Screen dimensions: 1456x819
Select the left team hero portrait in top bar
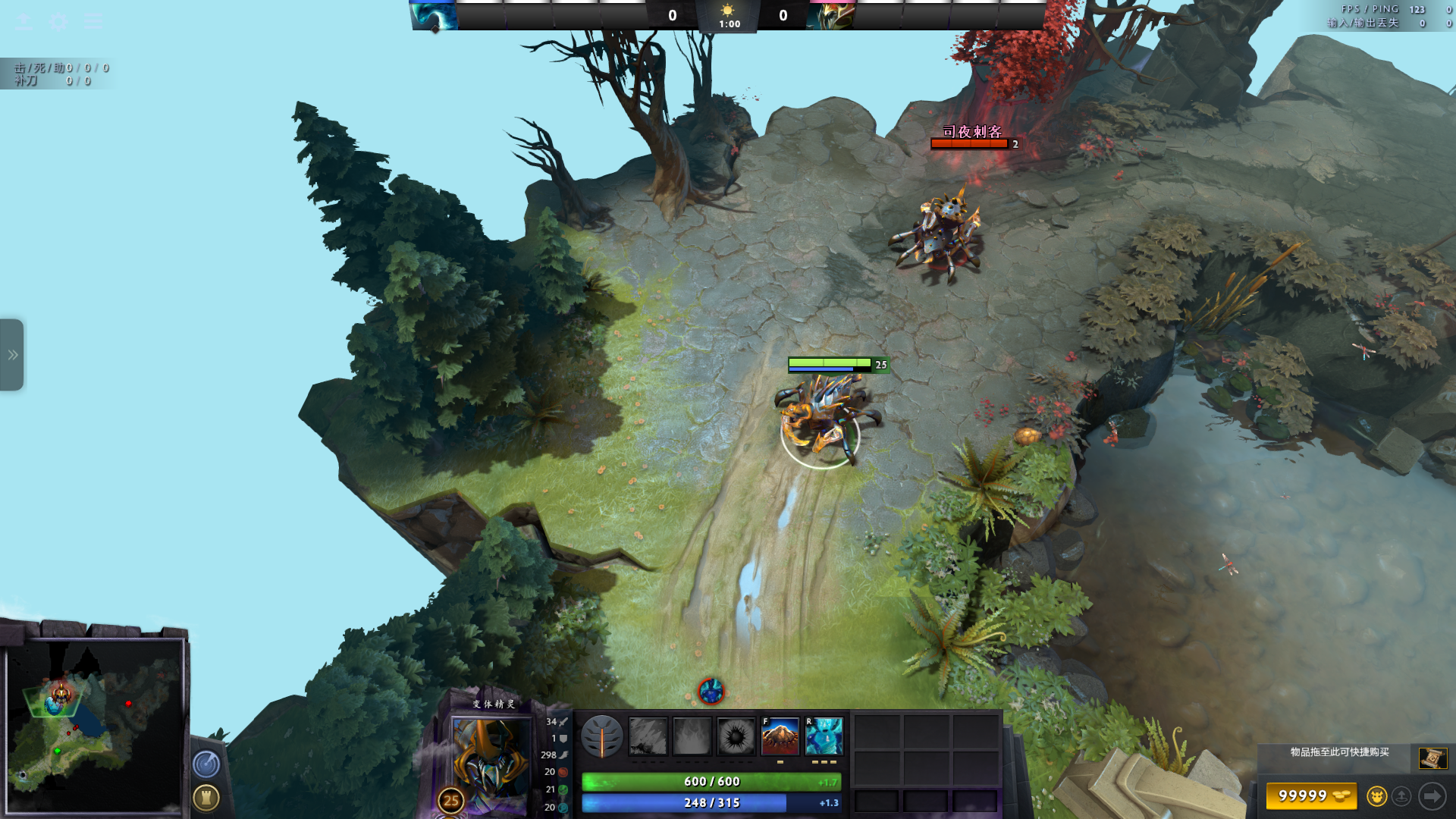pos(435,15)
